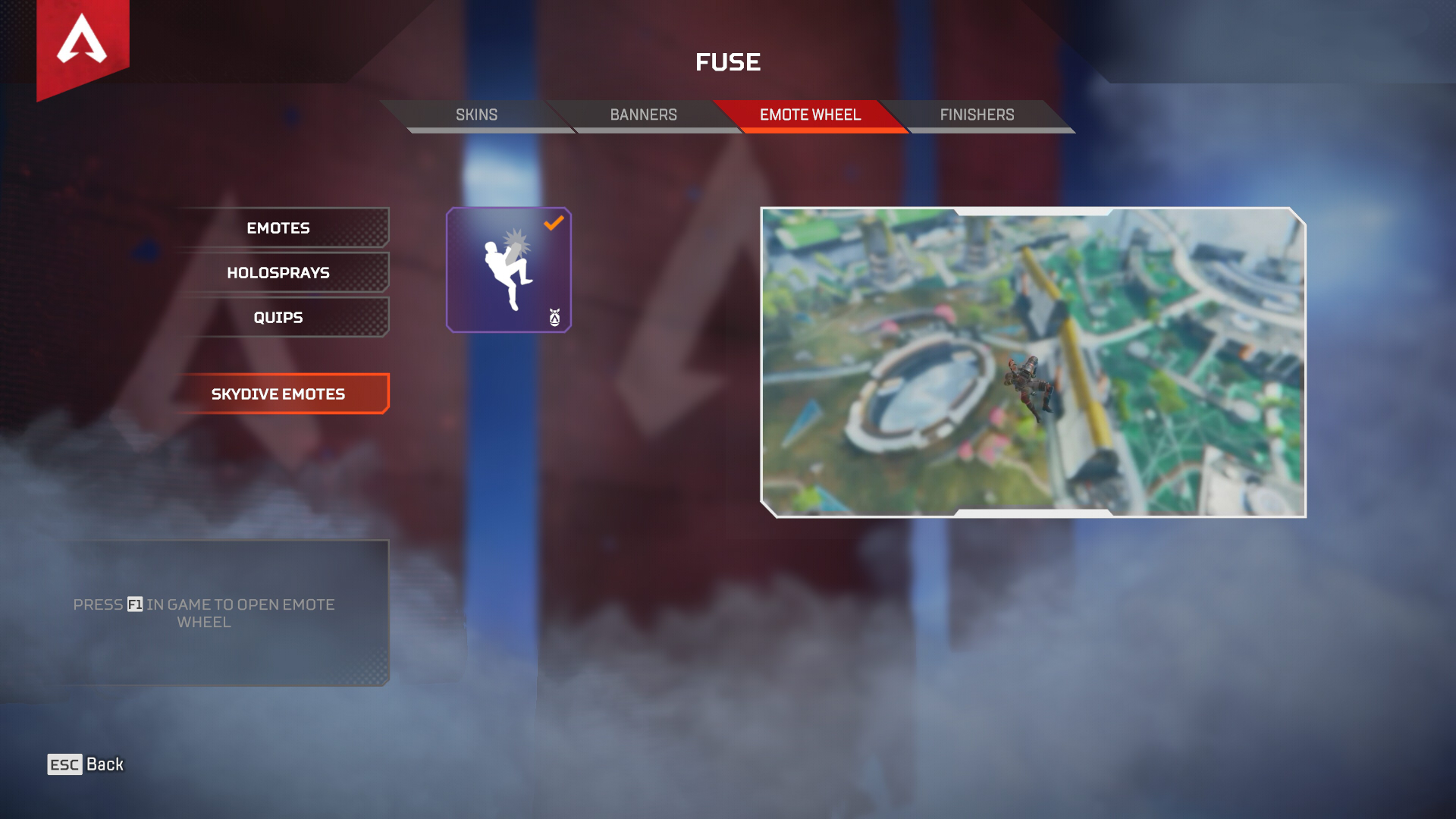Click the orange equipped checkmark on the emote

pos(554,222)
